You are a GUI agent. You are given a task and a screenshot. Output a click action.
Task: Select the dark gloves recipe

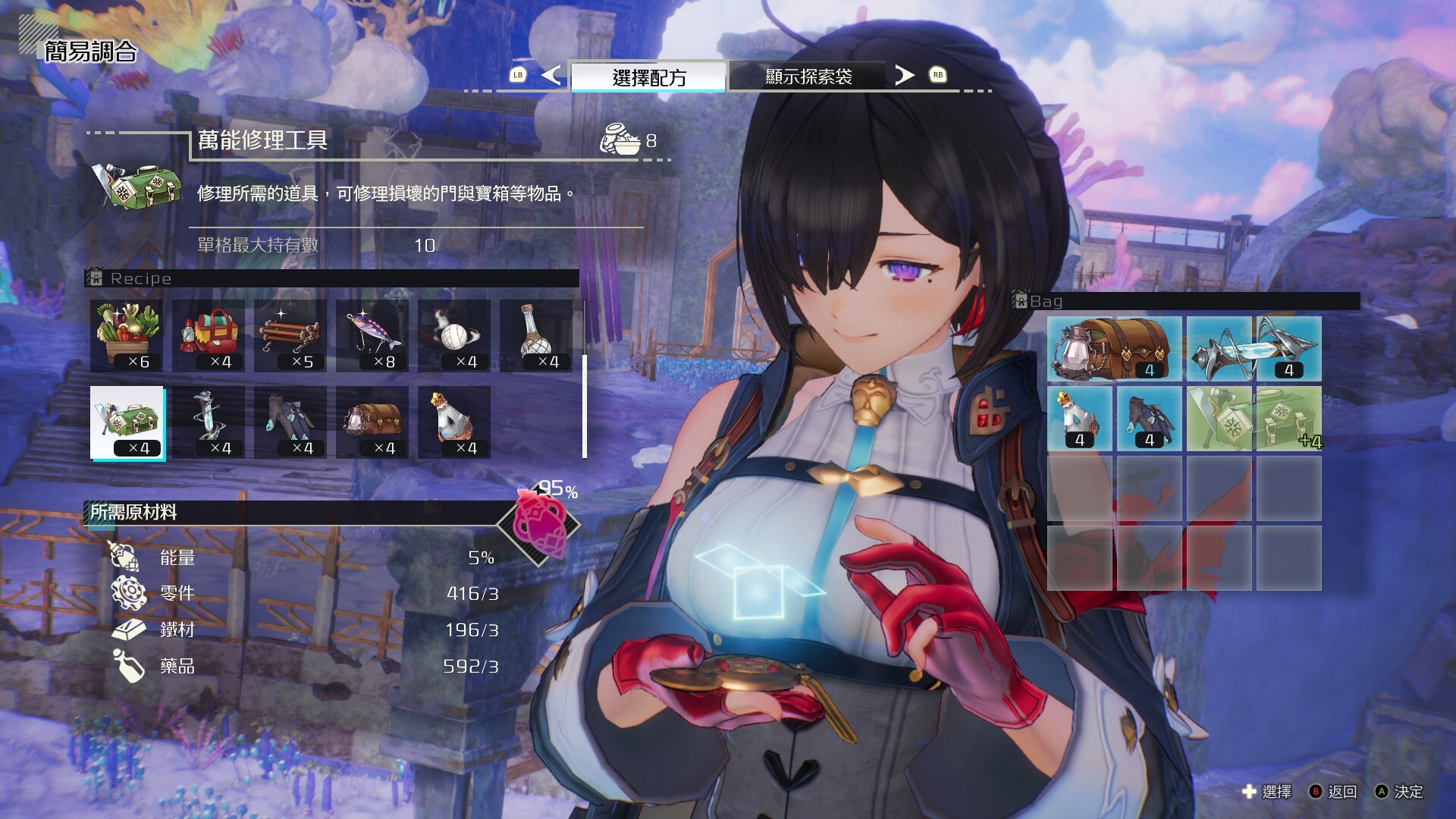[290, 422]
